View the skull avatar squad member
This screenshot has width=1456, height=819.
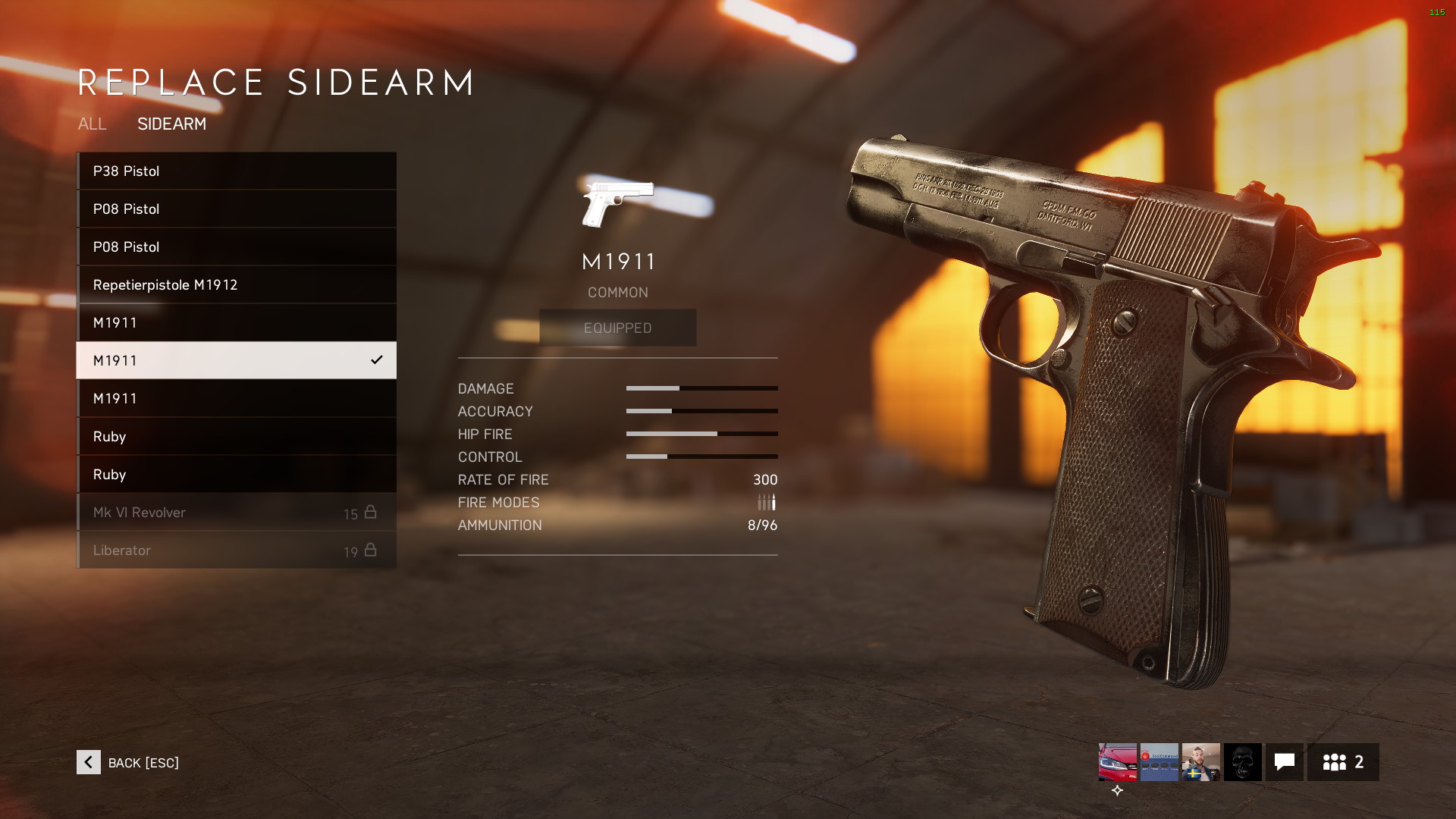pyautogui.click(x=1242, y=762)
